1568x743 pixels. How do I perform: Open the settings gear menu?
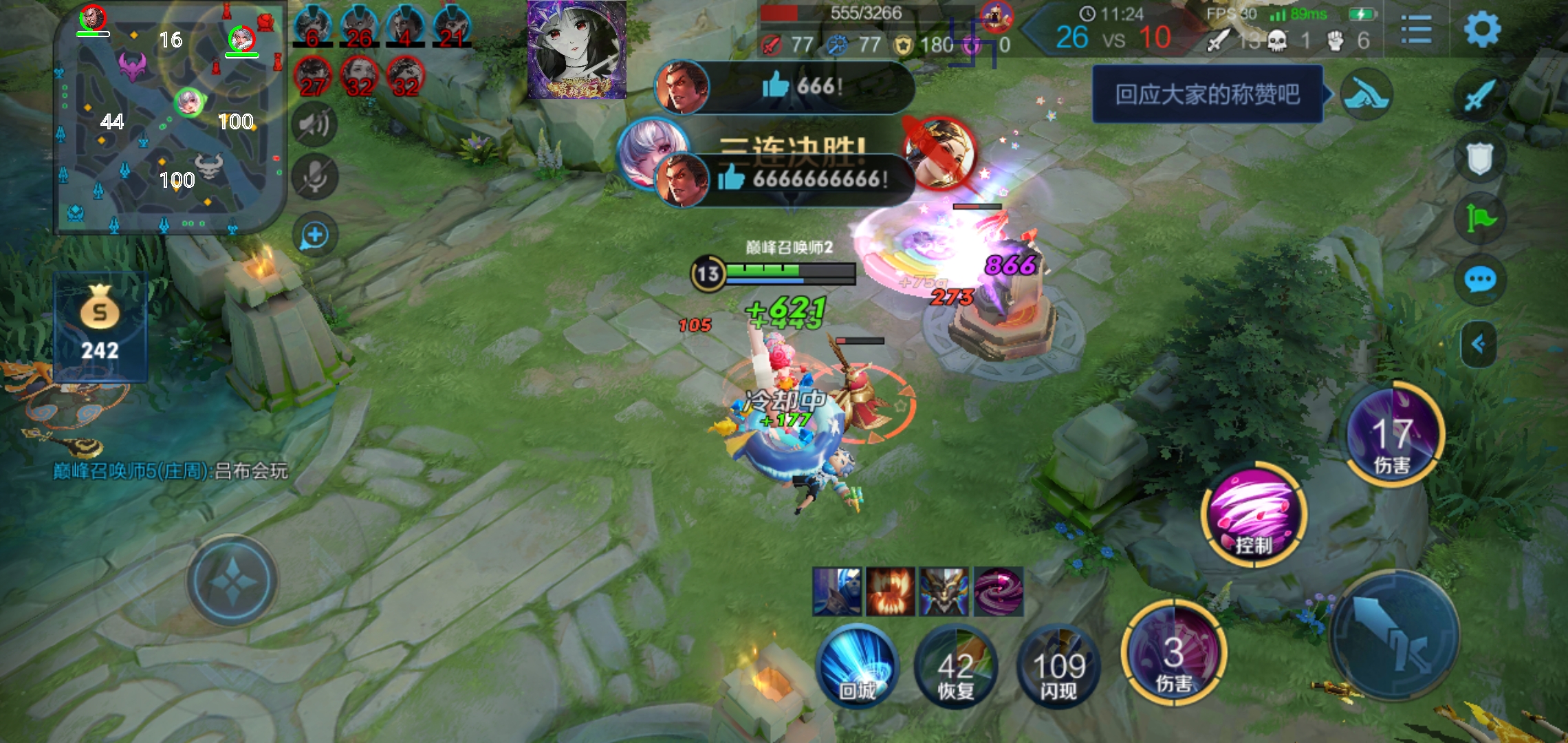(x=1482, y=29)
